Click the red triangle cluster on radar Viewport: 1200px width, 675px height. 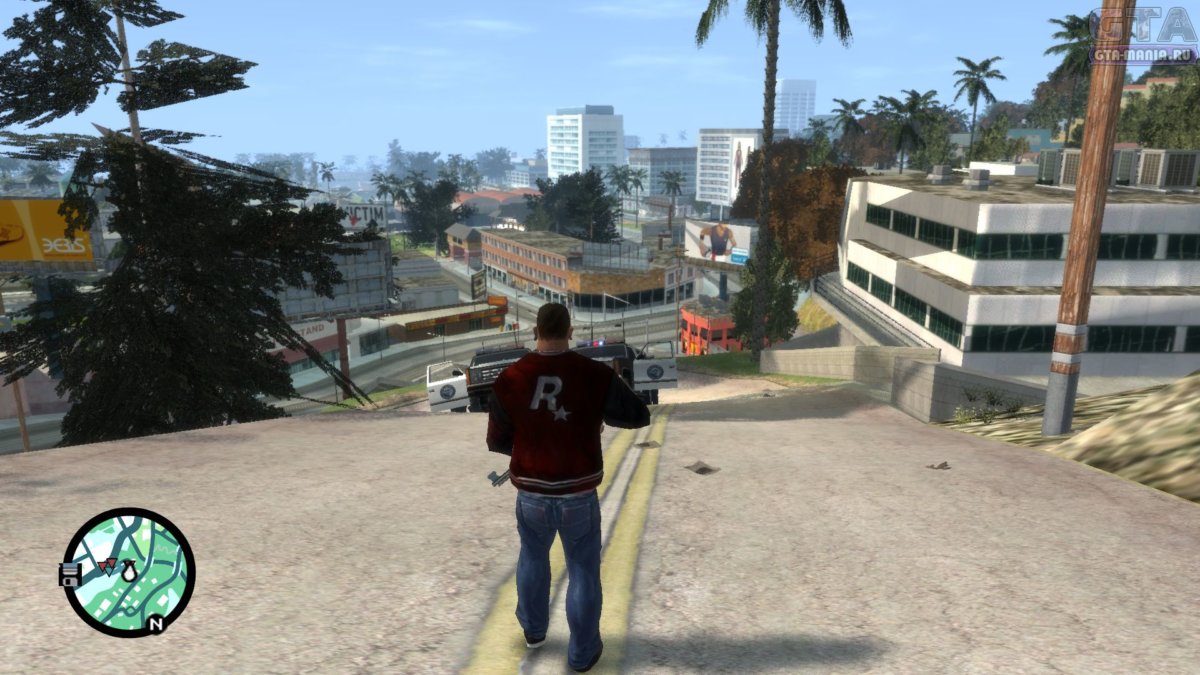[x=106, y=567]
